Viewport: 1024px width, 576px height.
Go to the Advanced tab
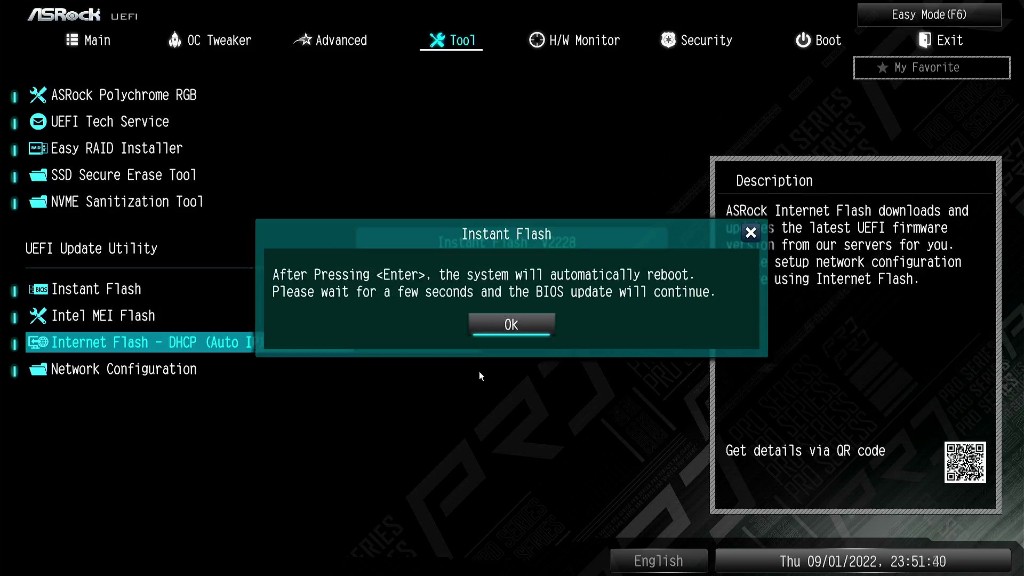coord(331,40)
